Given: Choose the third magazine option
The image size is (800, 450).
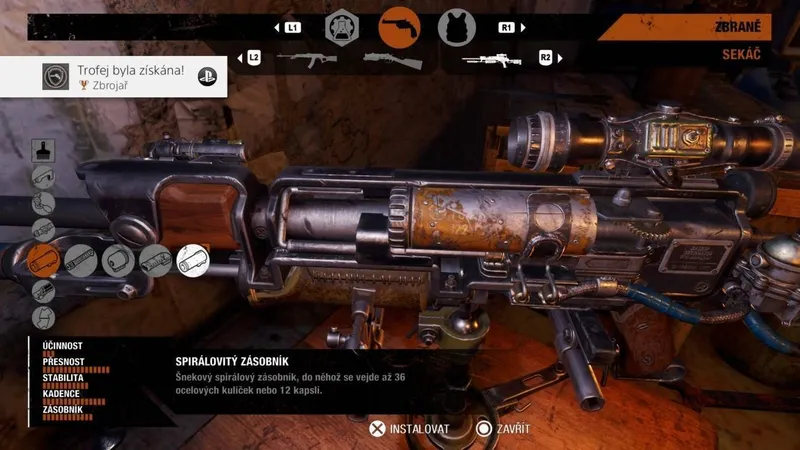Looking at the screenshot, I should coord(118,261).
